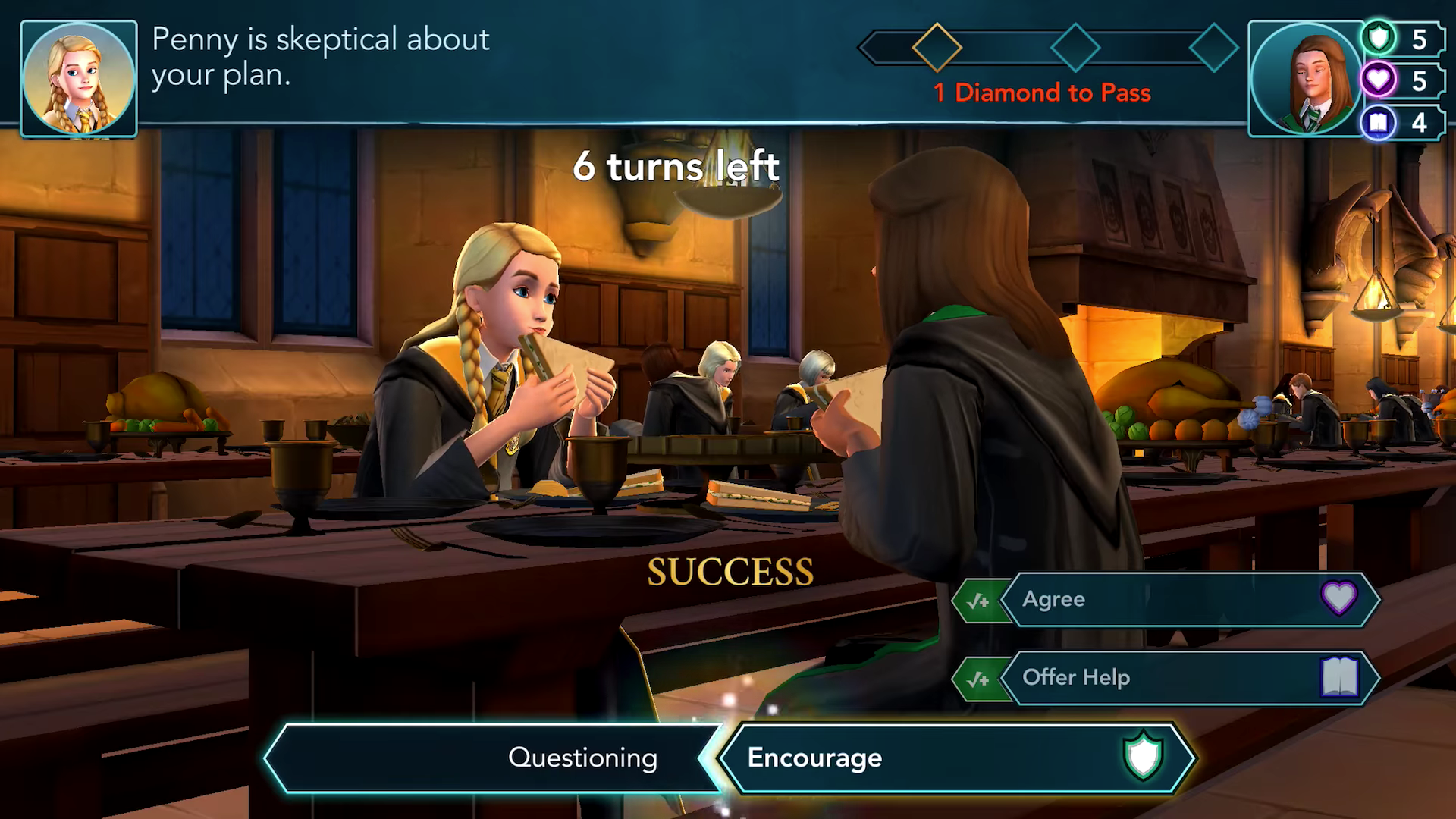Open the player character portrait
1456x819 pixels.
click(x=1305, y=79)
